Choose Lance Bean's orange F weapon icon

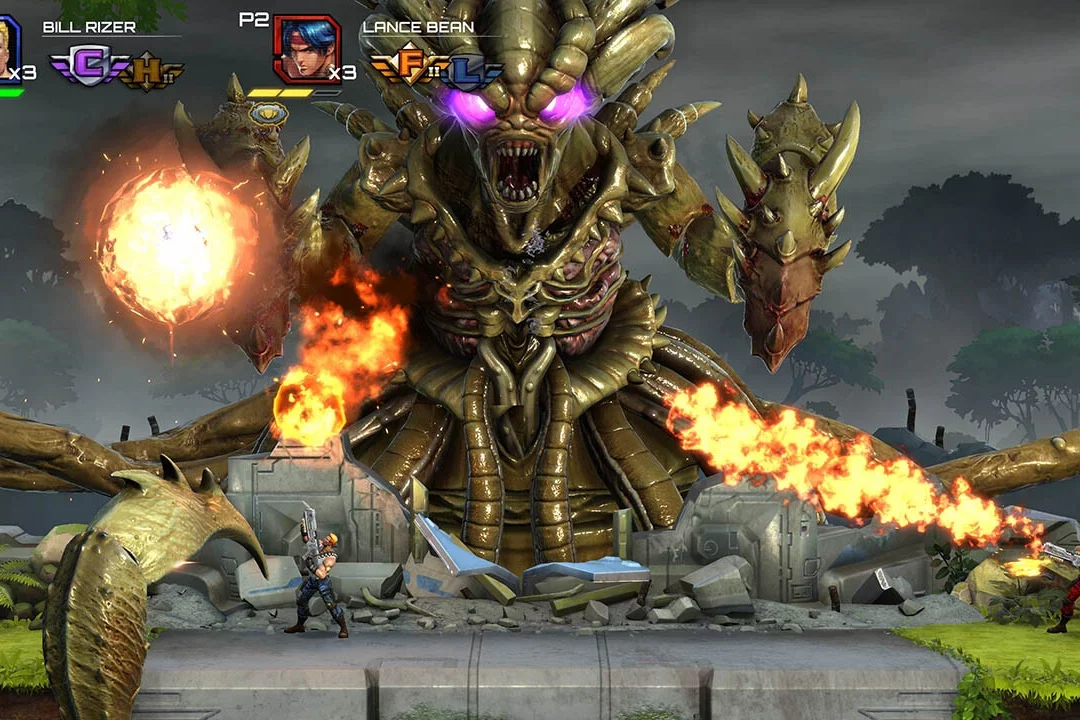coord(407,64)
